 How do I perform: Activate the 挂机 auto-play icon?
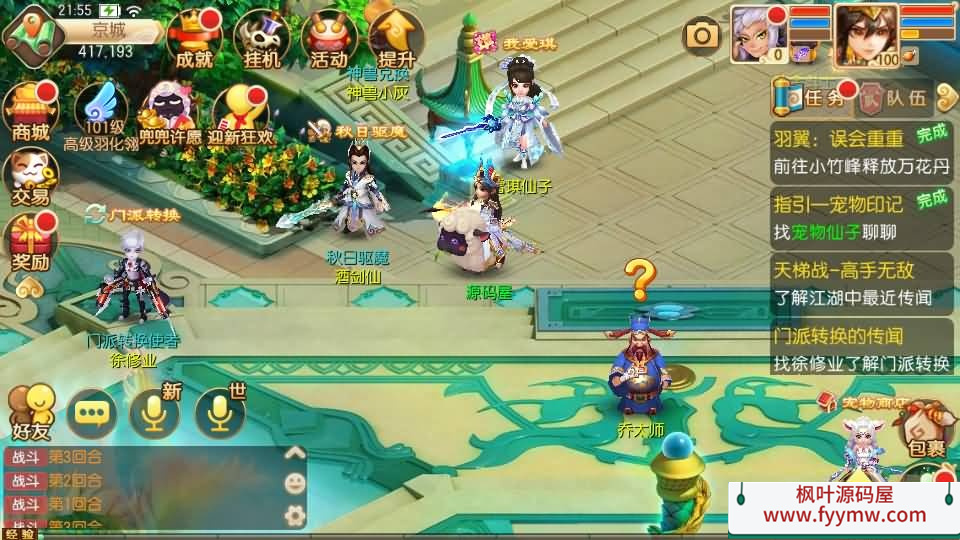(260, 40)
